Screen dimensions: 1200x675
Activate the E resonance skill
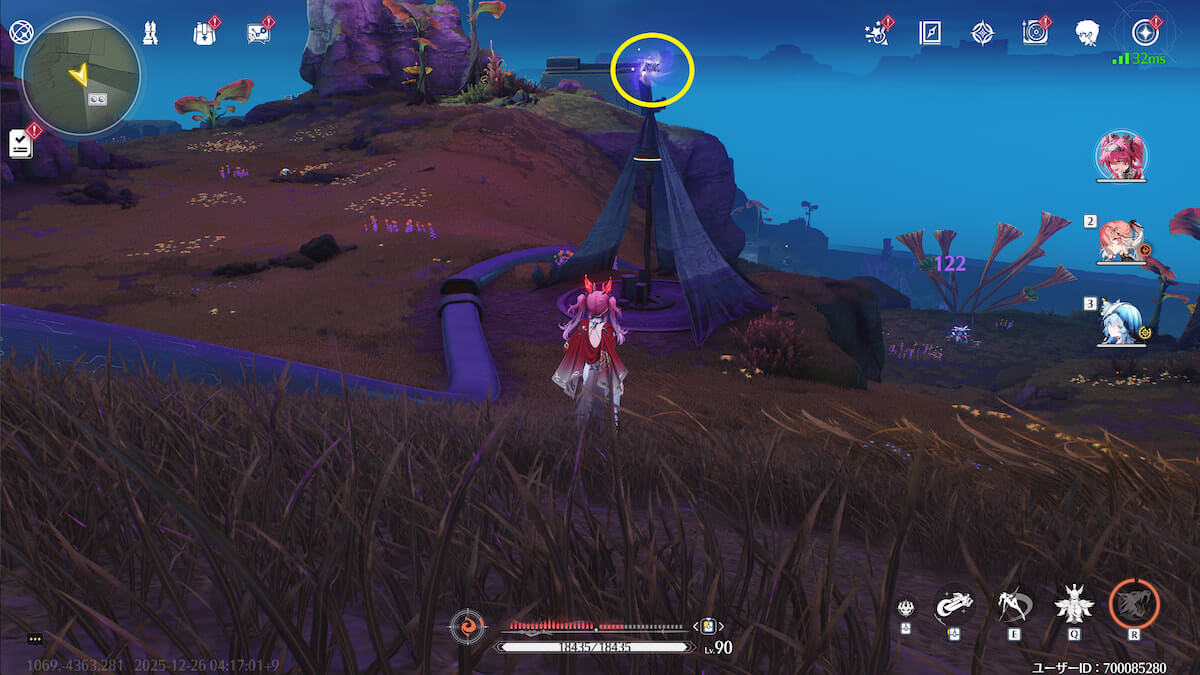pyautogui.click(x=1015, y=605)
